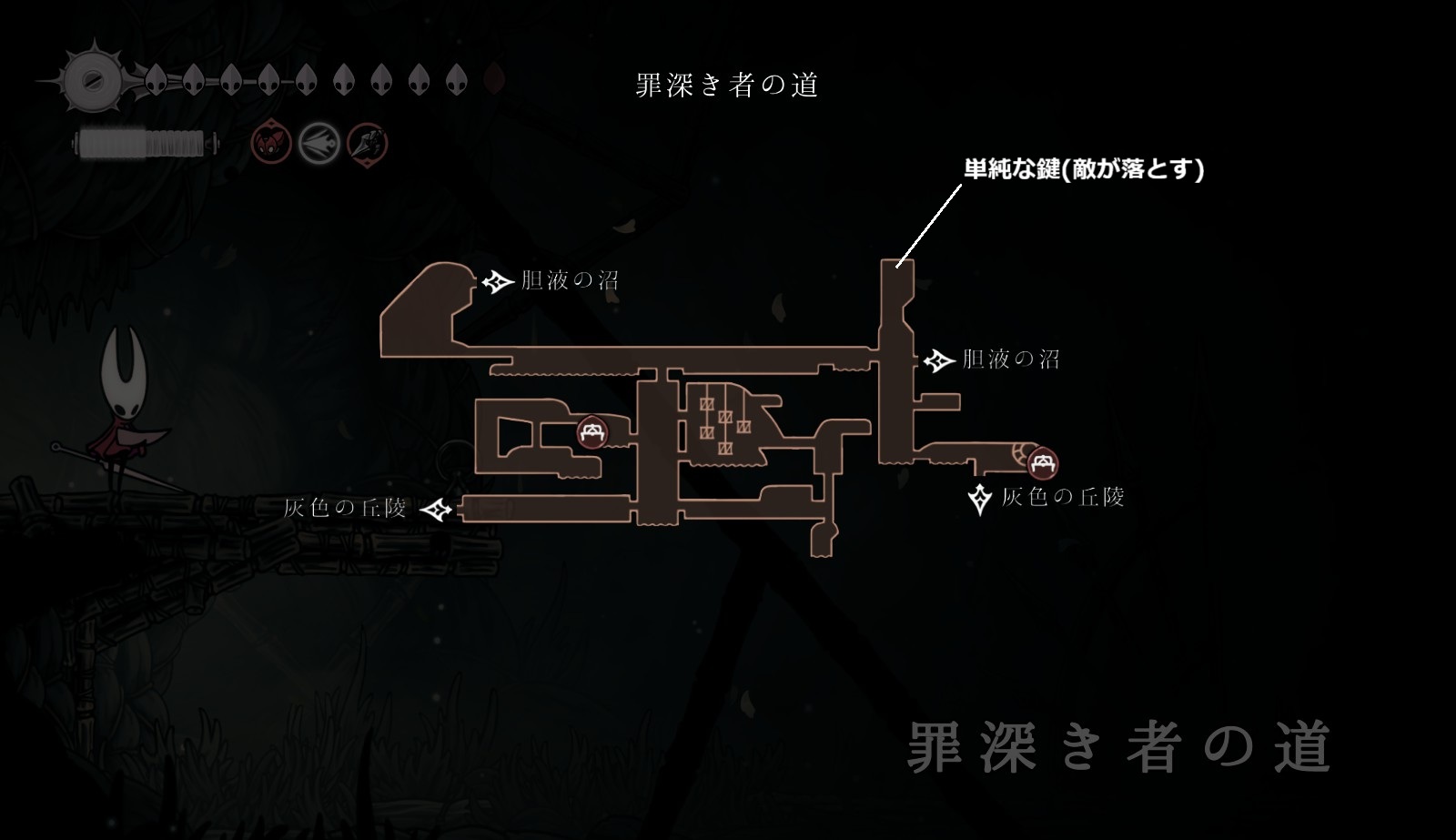Click the 罪深き者の道 map title
Screen dimensions: 1456x840
pos(727,86)
